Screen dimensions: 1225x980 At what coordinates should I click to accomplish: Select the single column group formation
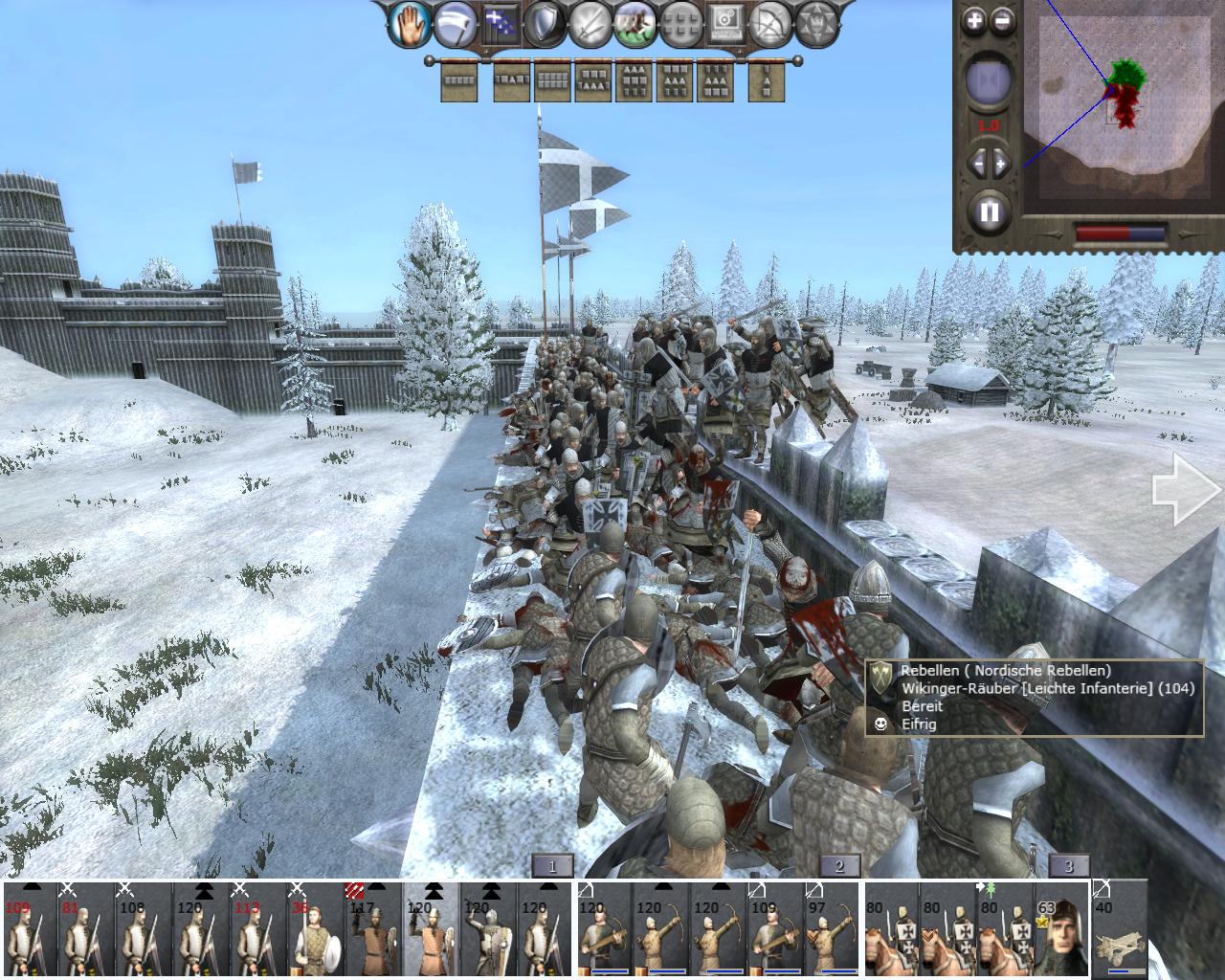coord(766,82)
